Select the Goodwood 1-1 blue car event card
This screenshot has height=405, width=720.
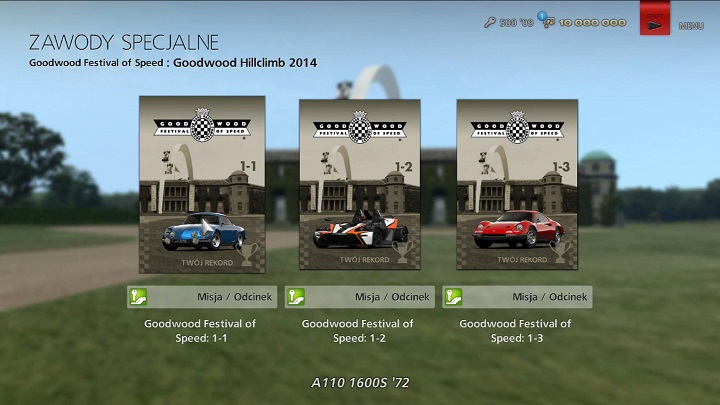coord(202,185)
